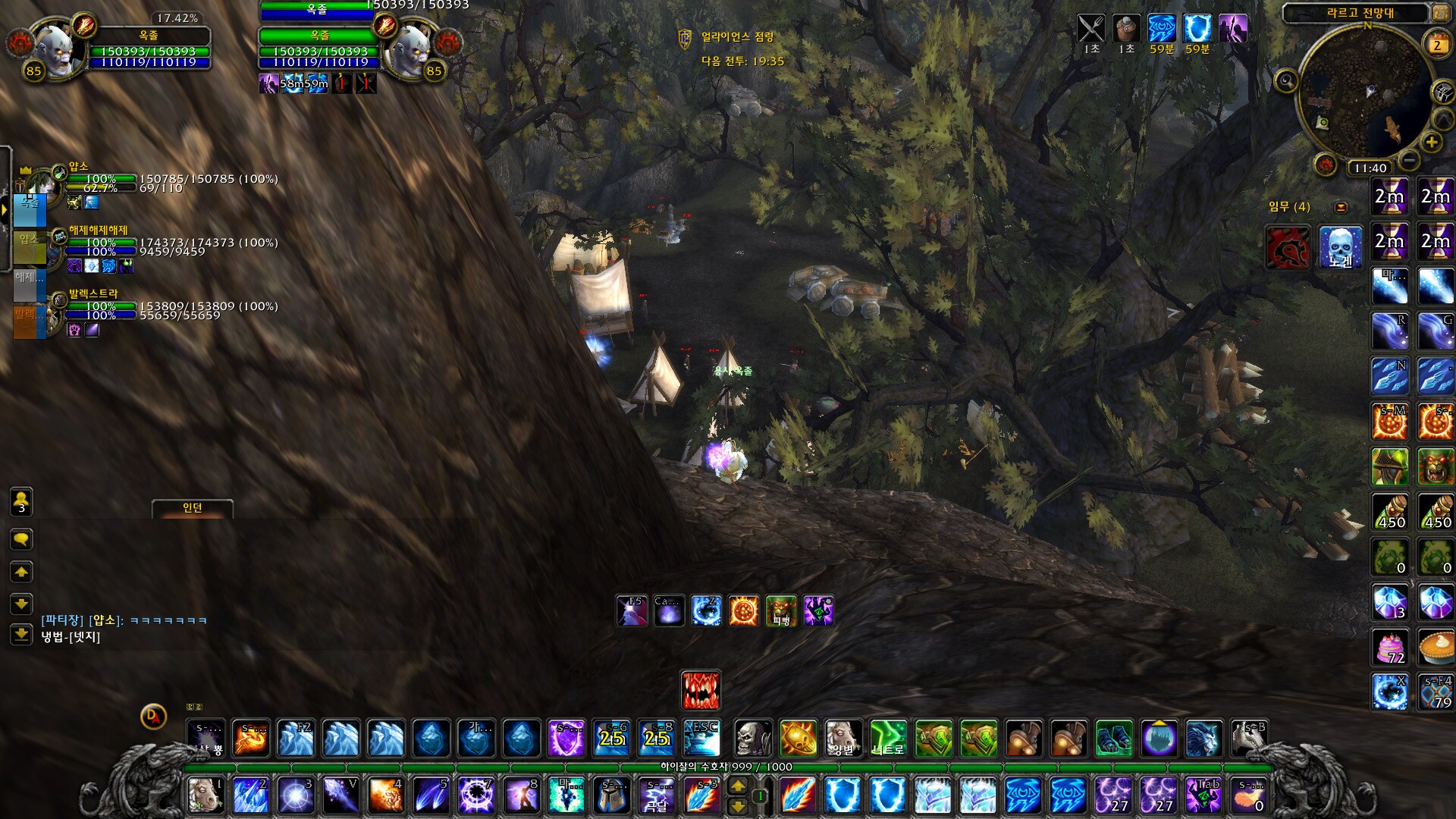1456x819 pixels.
Task: Click the red fanged maw ability icon
Action: coord(701,690)
